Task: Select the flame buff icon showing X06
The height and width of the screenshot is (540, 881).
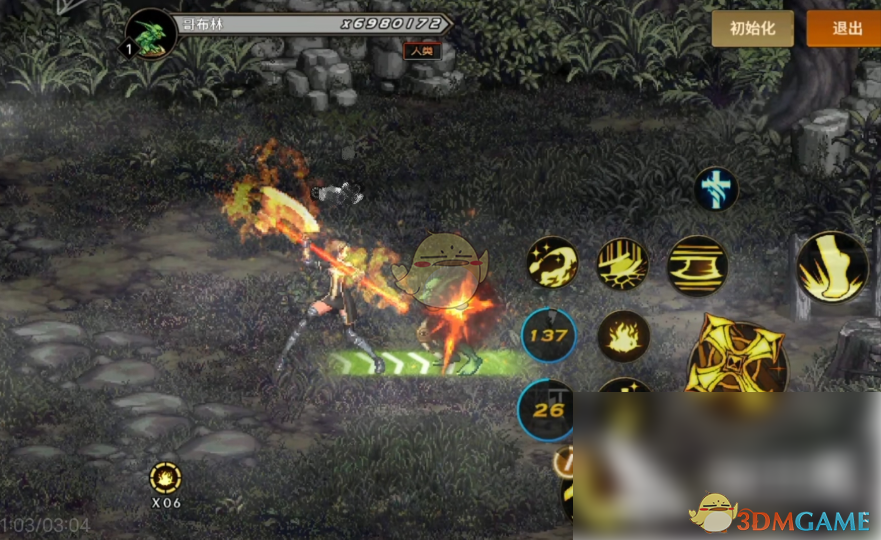Action: 165,477
